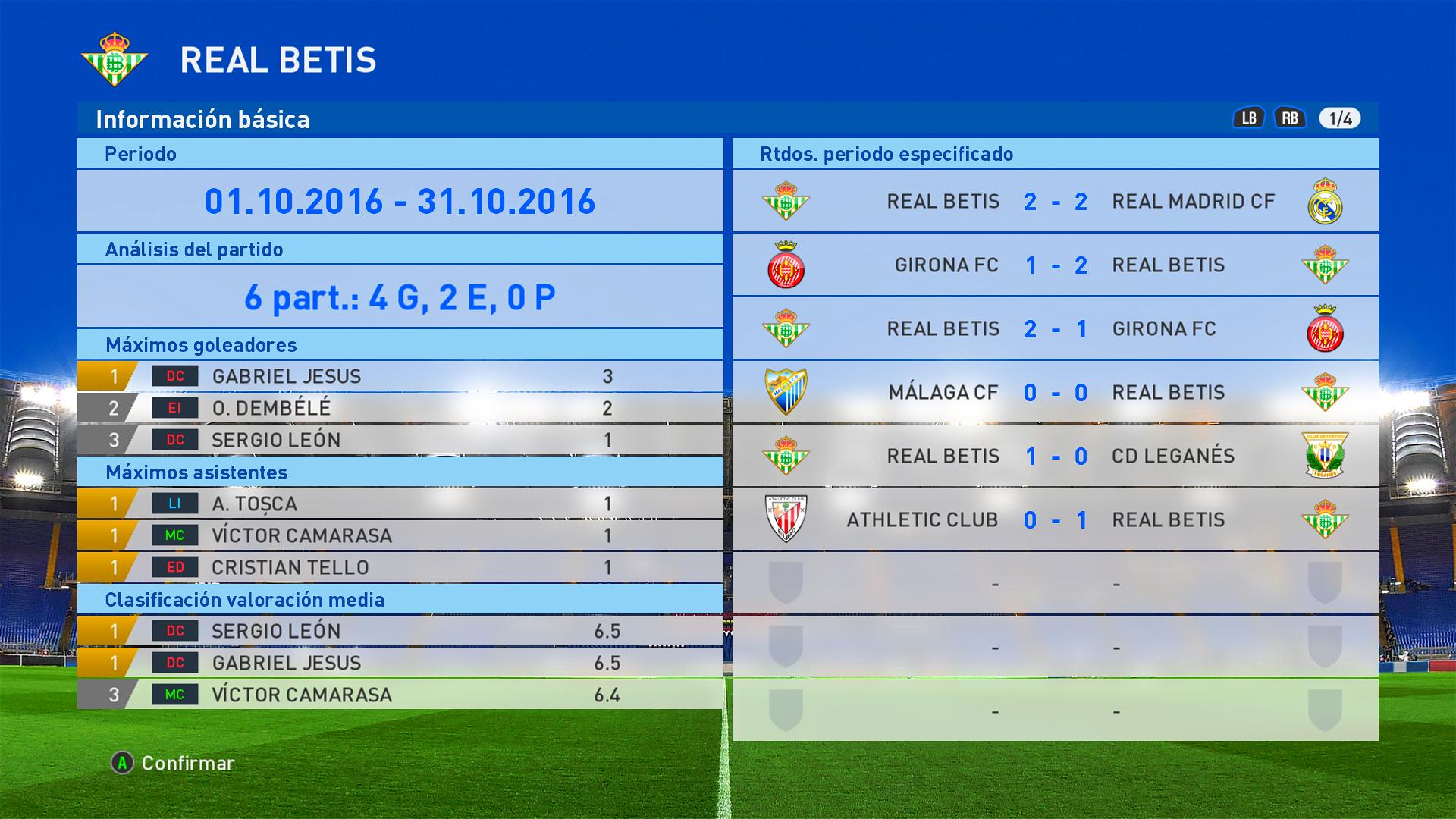Select Gabriel Jesus in the top scorers list

(400, 376)
